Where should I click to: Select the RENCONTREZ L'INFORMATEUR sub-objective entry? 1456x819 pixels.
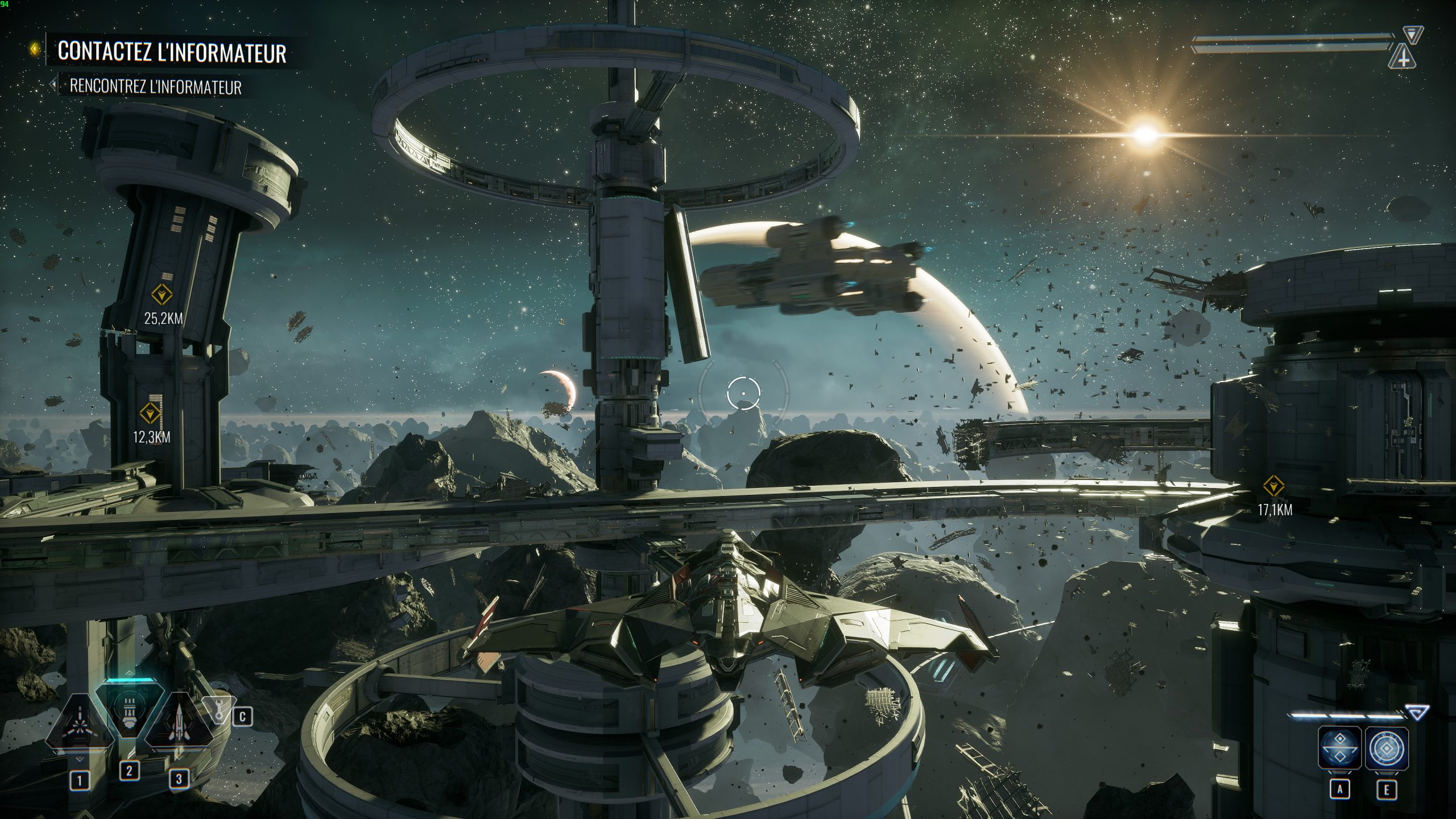156,87
